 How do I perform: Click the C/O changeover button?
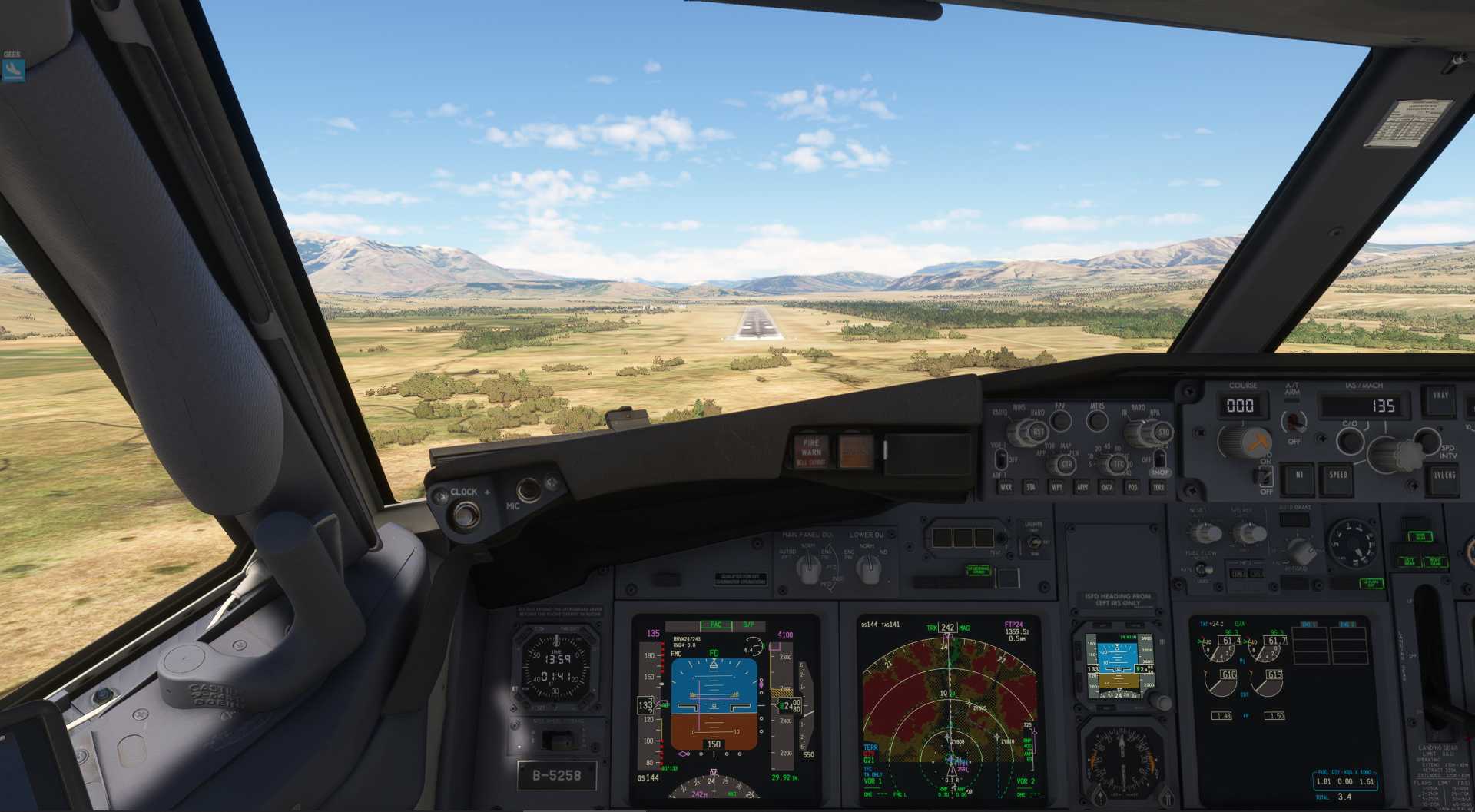1349,441
